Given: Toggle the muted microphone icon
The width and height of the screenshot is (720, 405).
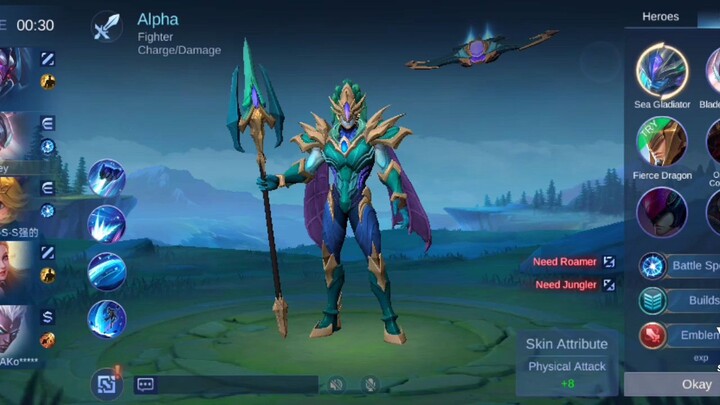Looking at the screenshot, I should pos(370,384).
